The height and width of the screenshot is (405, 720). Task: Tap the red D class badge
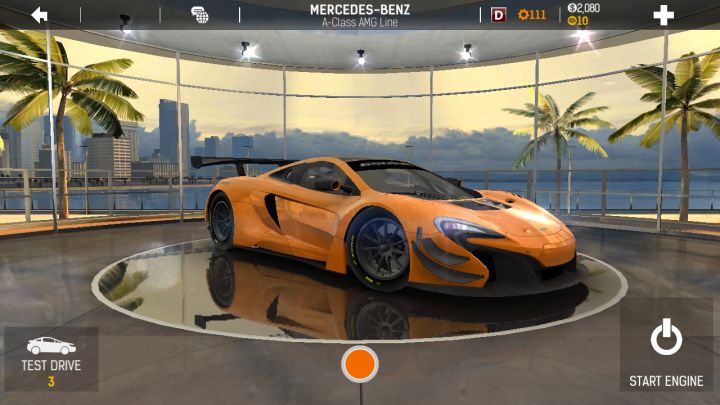coord(499,15)
